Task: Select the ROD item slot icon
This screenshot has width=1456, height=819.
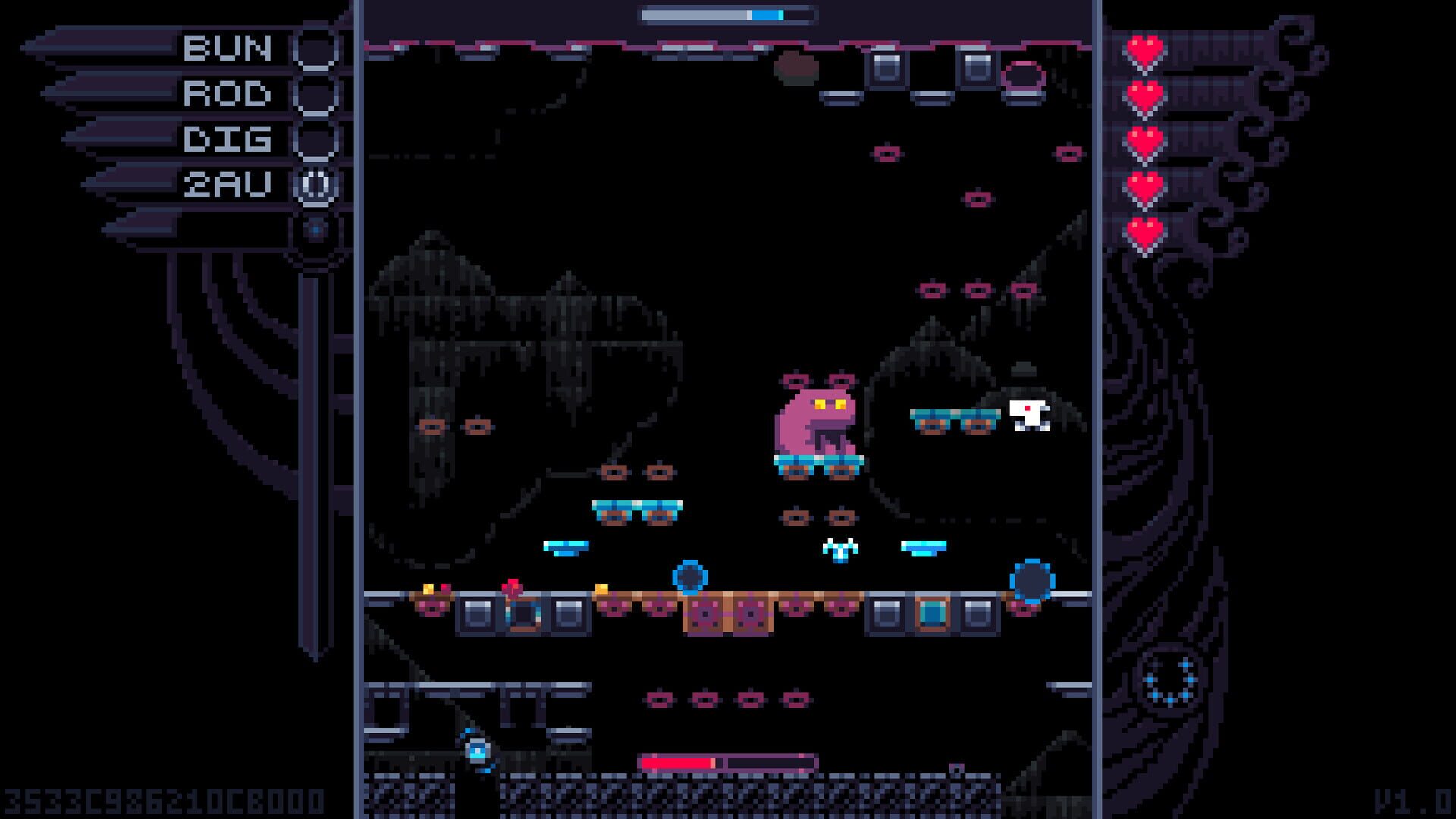Action: [315, 93]
